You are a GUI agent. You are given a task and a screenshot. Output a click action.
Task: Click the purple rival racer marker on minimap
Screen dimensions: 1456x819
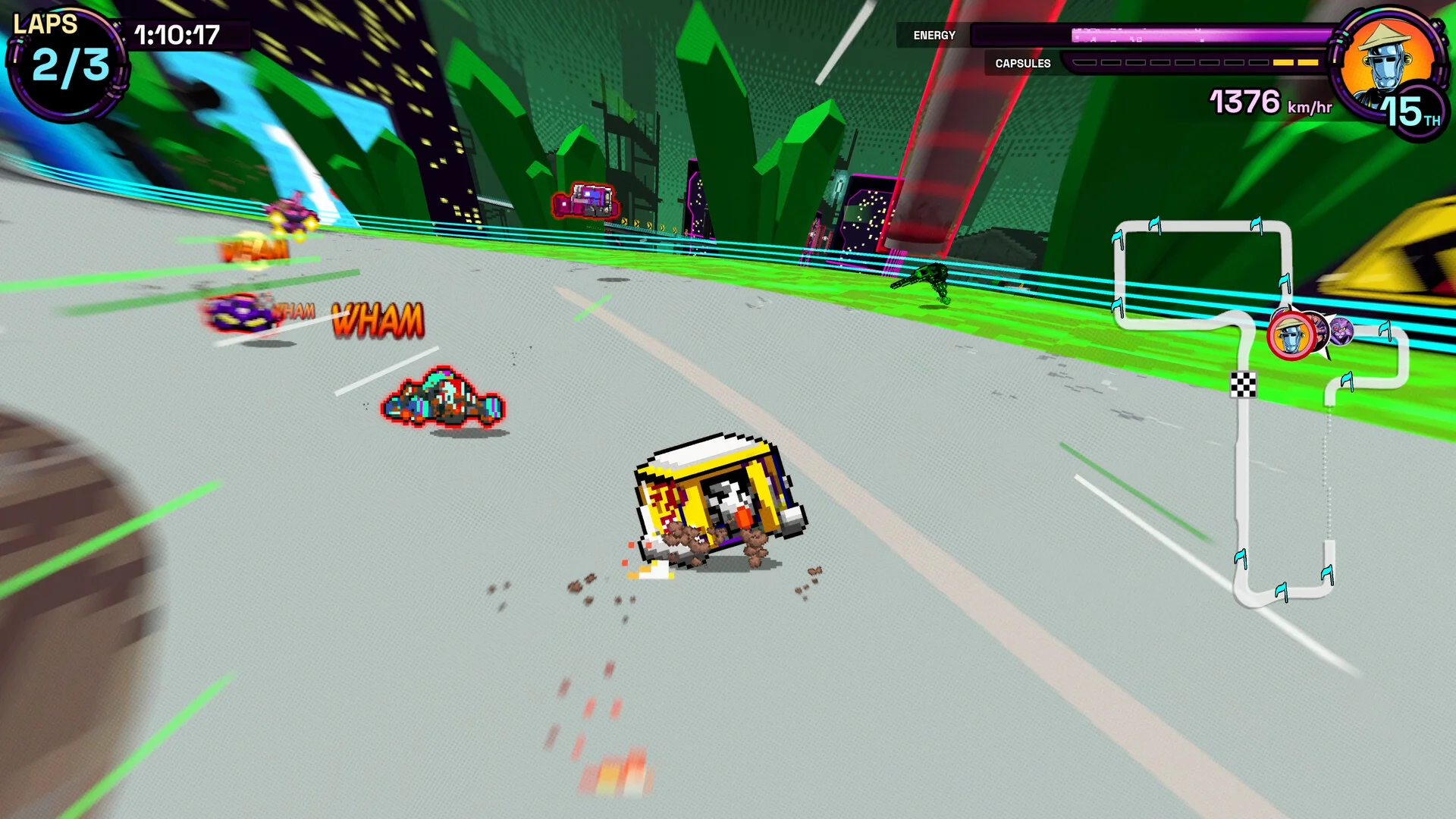(x=1341, y=331)
